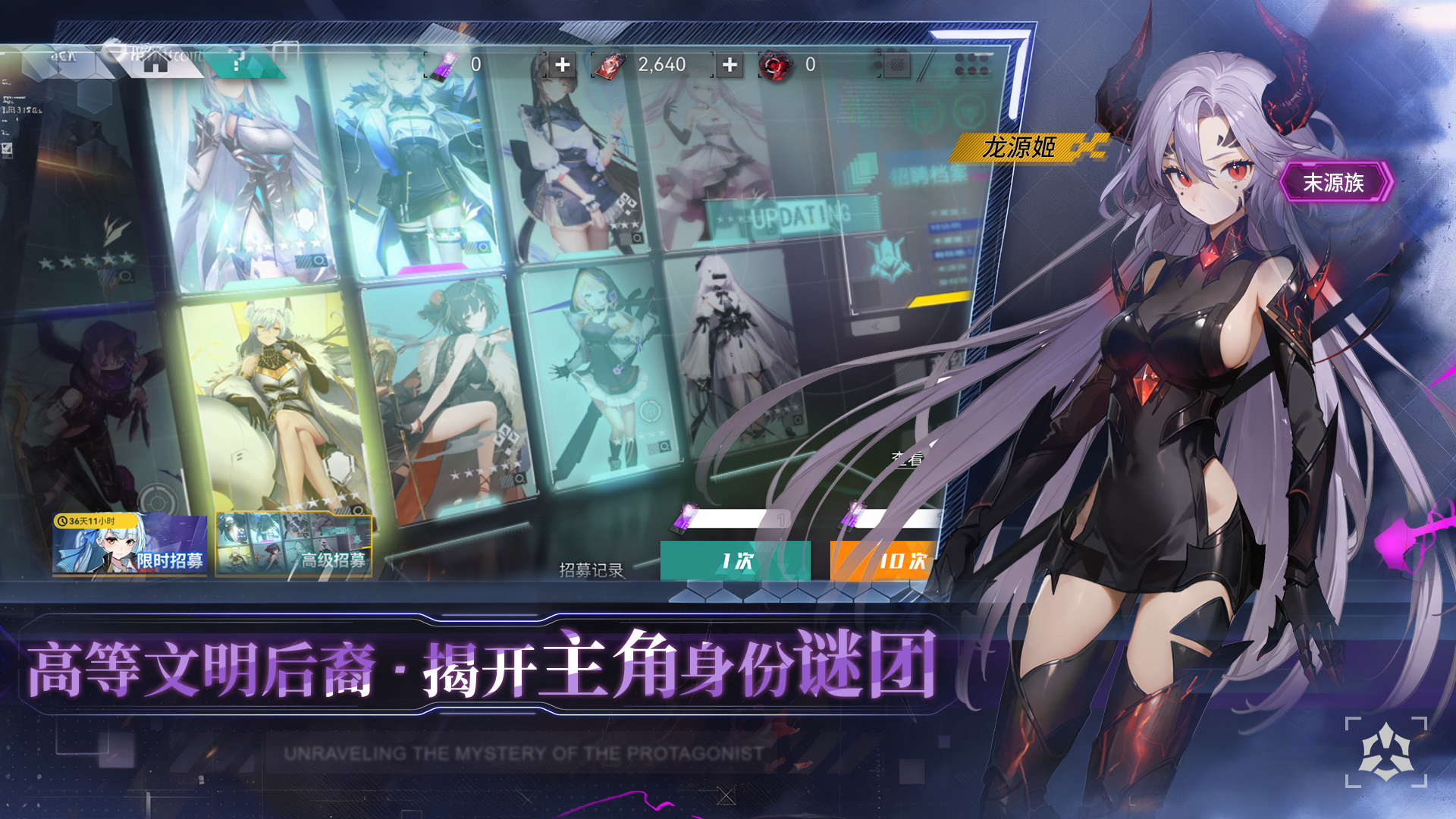Click the plus icon beside the recruit ticket counter
Viewport: 1456px width, 819px height.
(563, 63)
